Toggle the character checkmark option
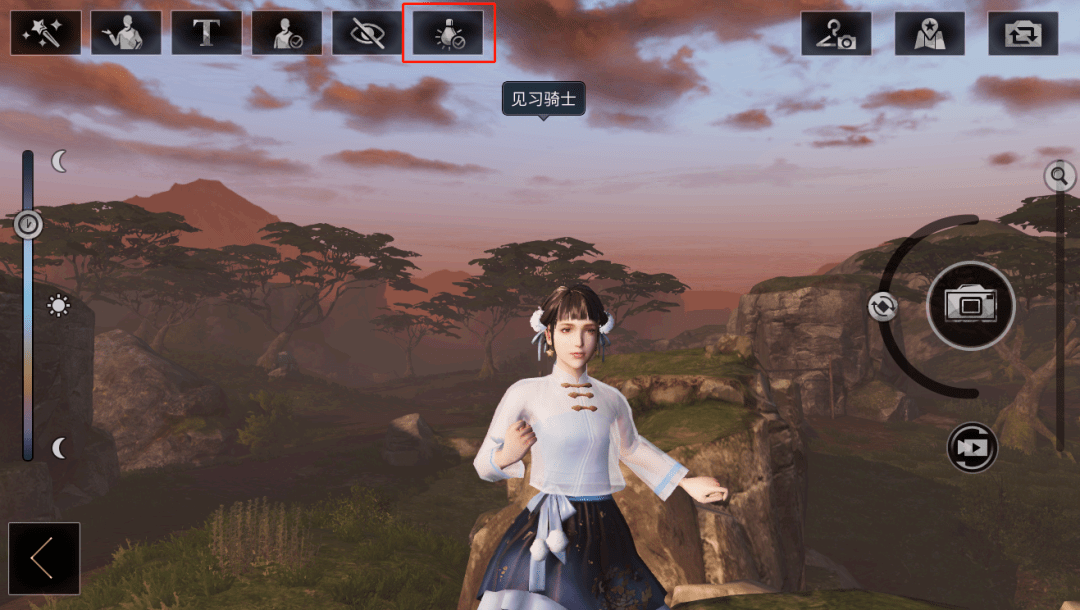 [287, 33]
